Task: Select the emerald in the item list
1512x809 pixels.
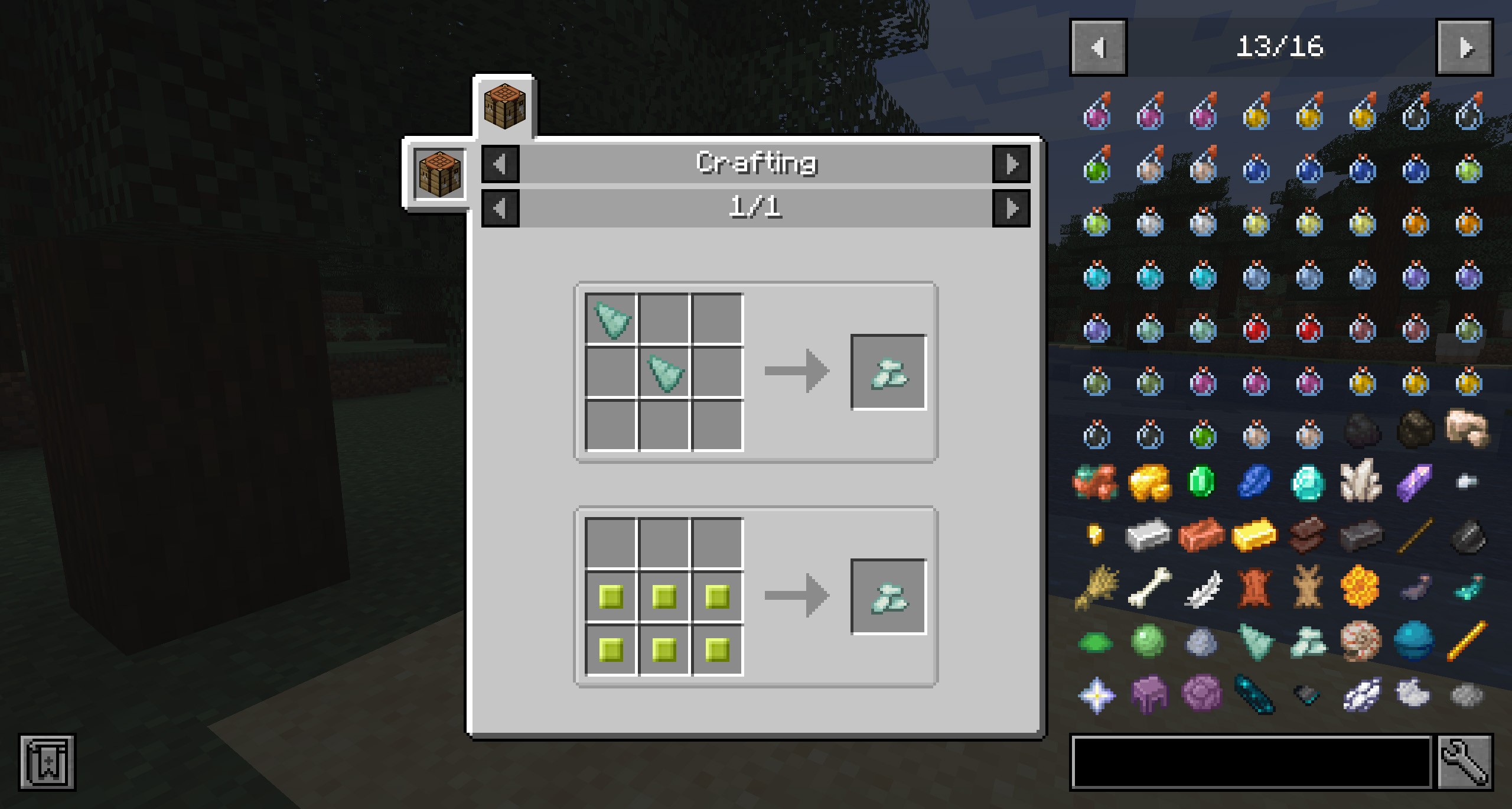Action: [x=1202, y=482]
